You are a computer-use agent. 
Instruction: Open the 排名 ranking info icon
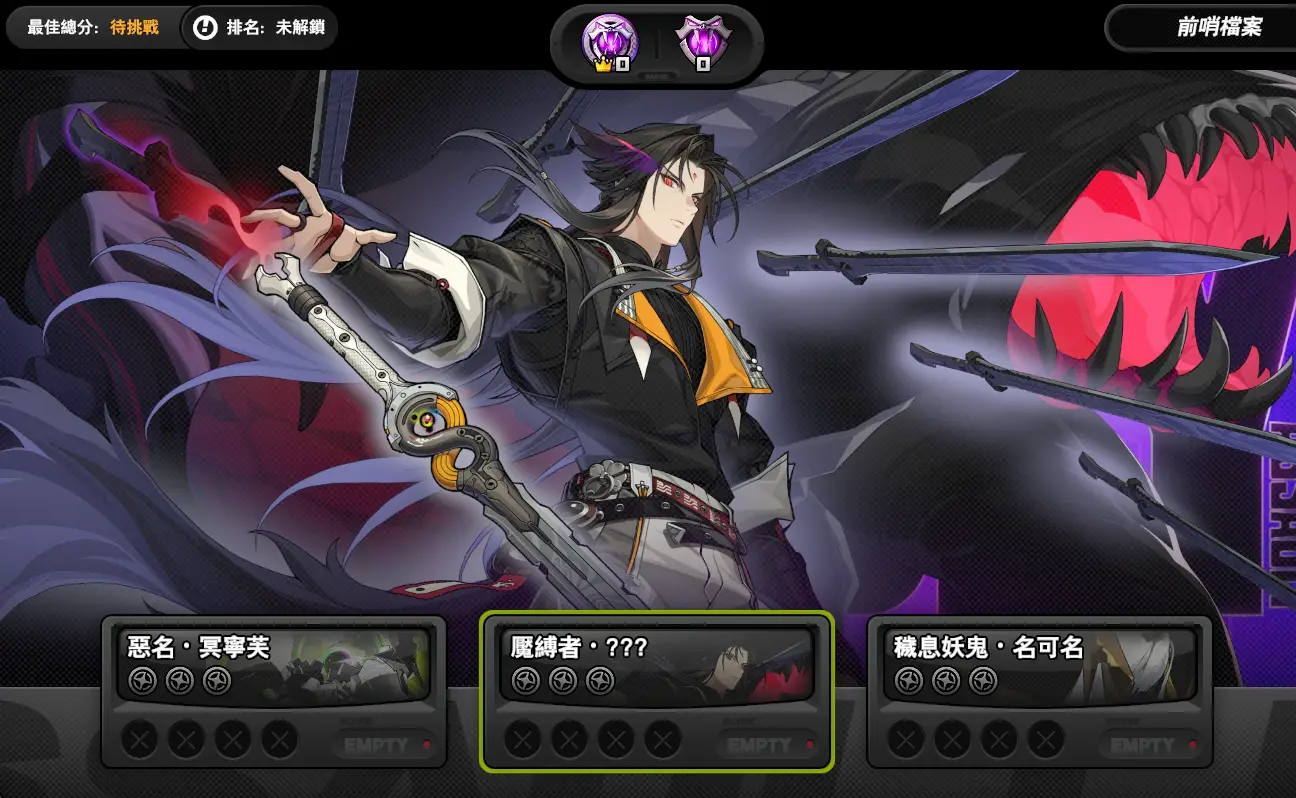click(x=205, y=28)
